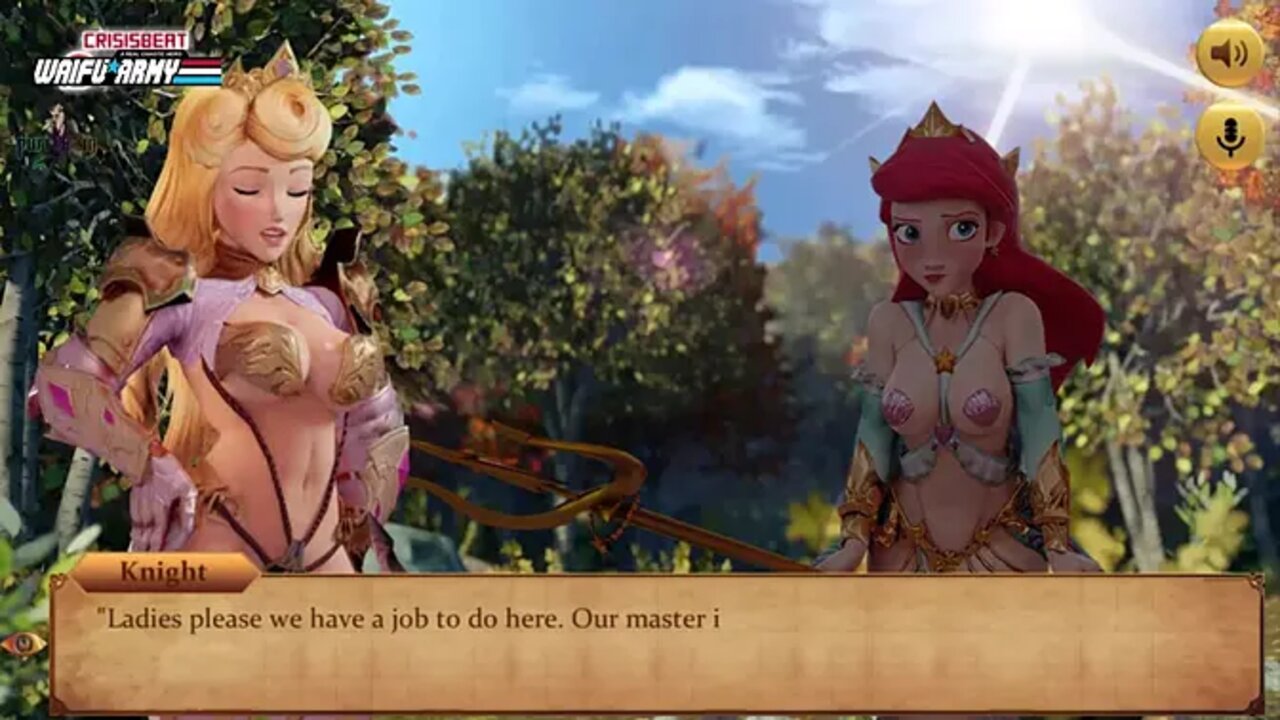This screenshot has width=1280, height=720.
Task: Toggle the microphone voice button
Action: 1230,136
